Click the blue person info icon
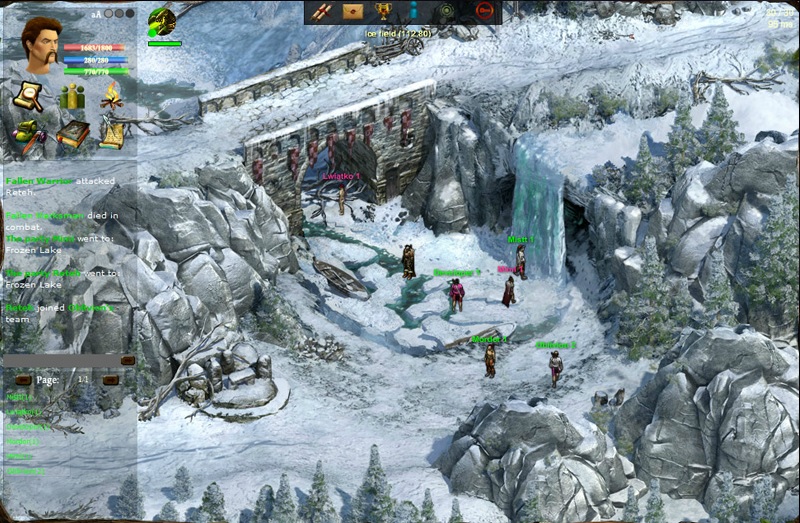Image resolution: width=800 pixels, height=523 pixels. click(x=412, y=11)
